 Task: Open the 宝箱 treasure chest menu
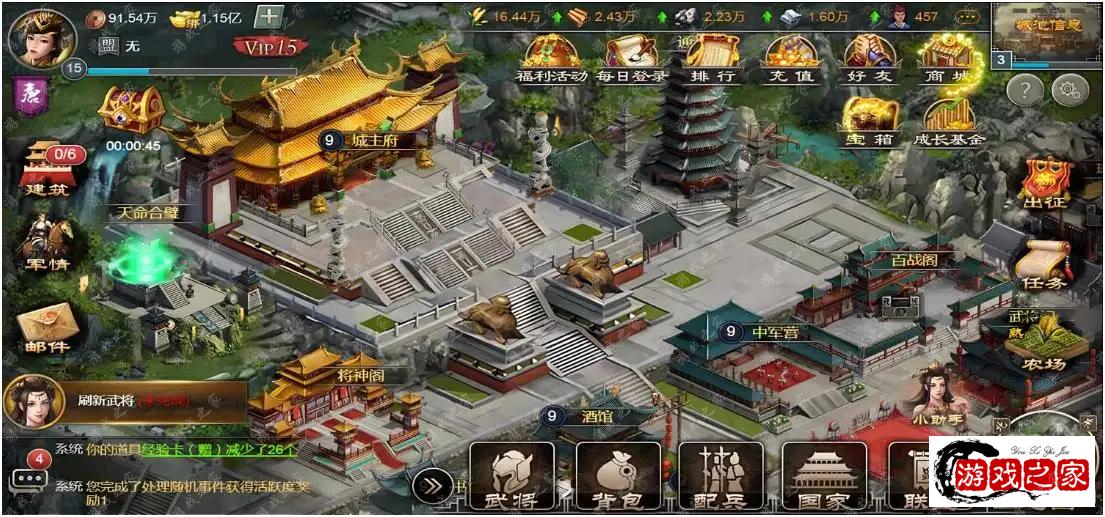869,121
